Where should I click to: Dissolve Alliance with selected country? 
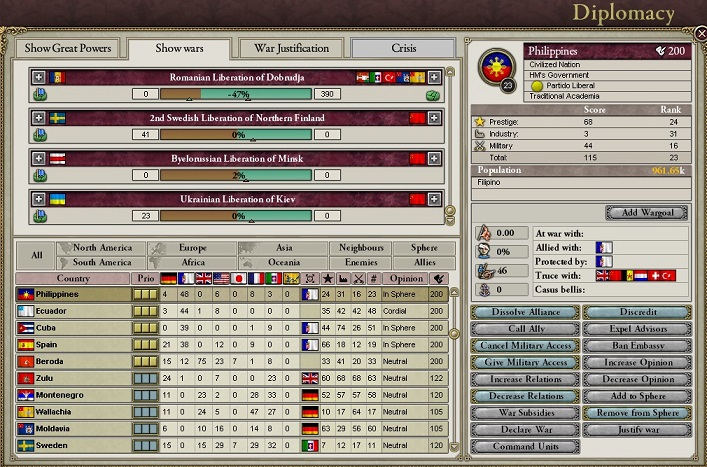click(523, 312)
